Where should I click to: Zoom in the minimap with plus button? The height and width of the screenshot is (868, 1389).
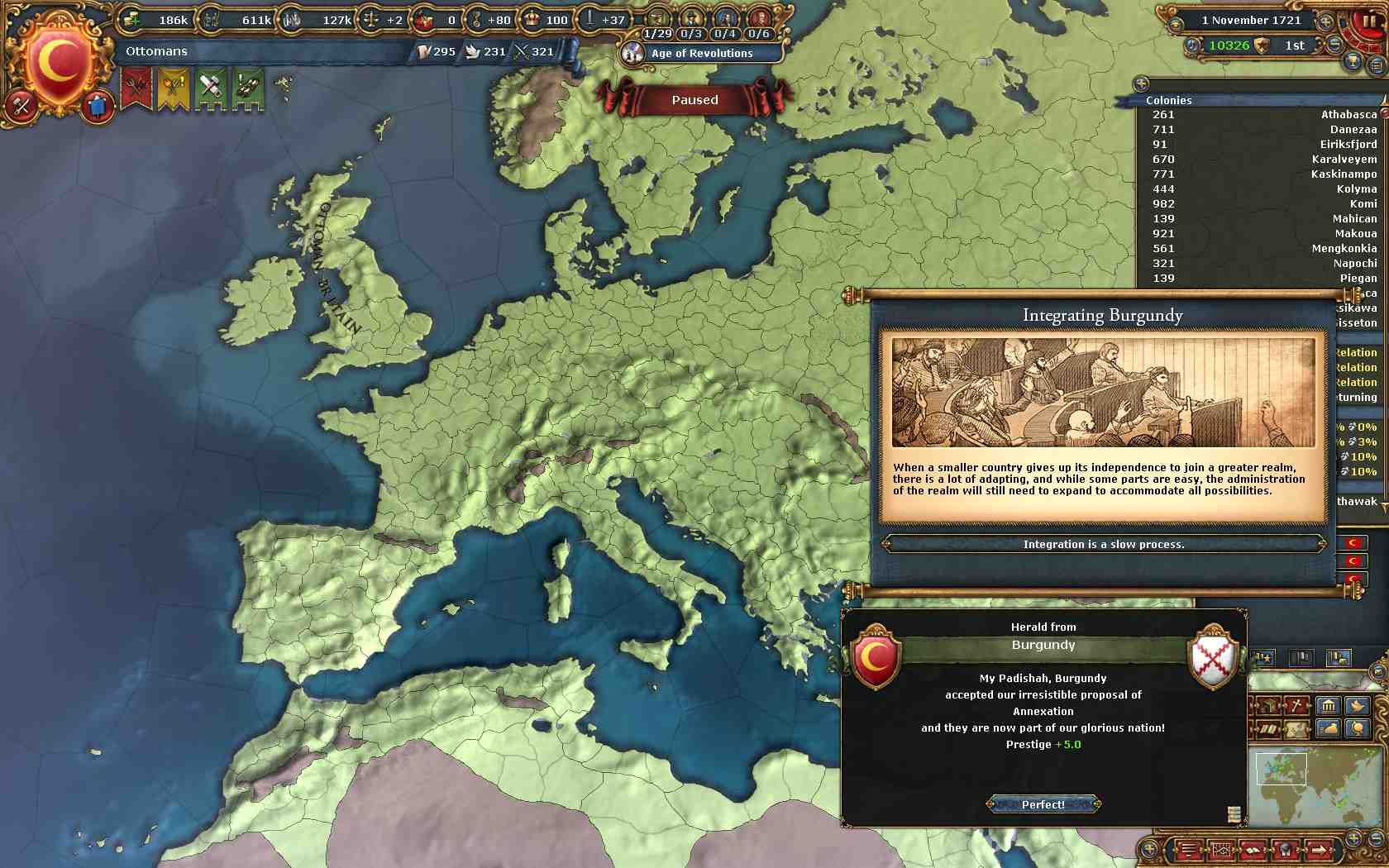tap(1353, 837)
